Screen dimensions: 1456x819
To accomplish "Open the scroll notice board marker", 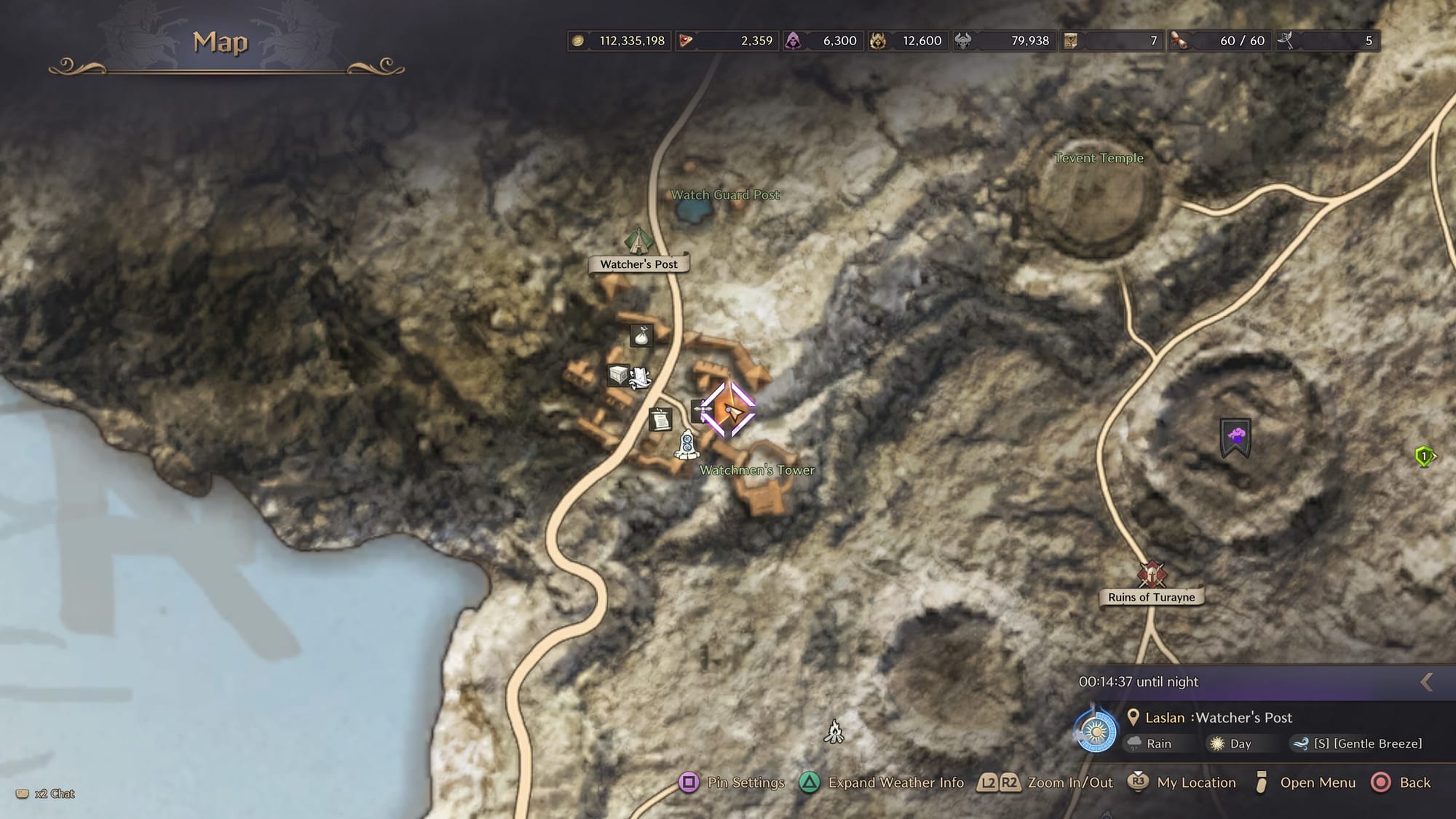I will [x=660, y=419].
